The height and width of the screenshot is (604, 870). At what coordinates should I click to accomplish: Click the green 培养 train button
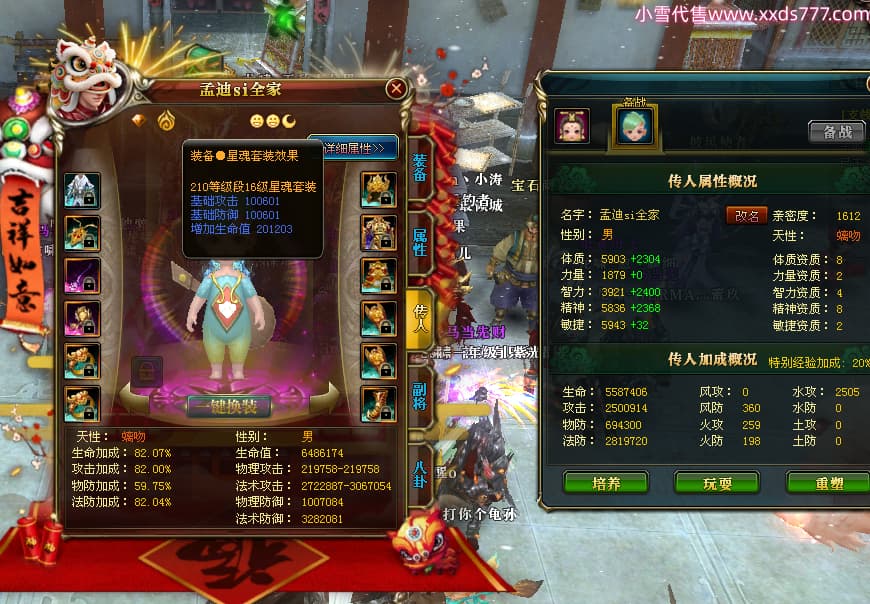(x=606, y=483)
